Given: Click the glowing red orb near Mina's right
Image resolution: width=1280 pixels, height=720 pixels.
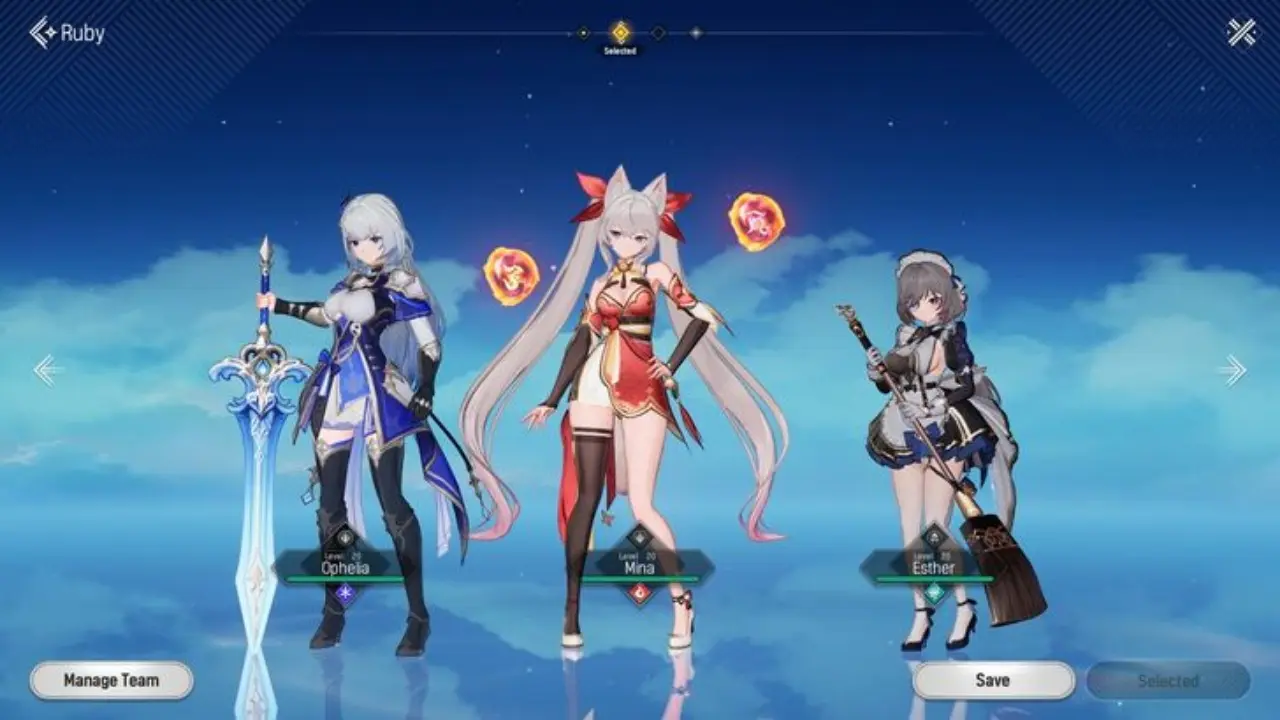Looking at the screenshot, I should pos(757,222).
